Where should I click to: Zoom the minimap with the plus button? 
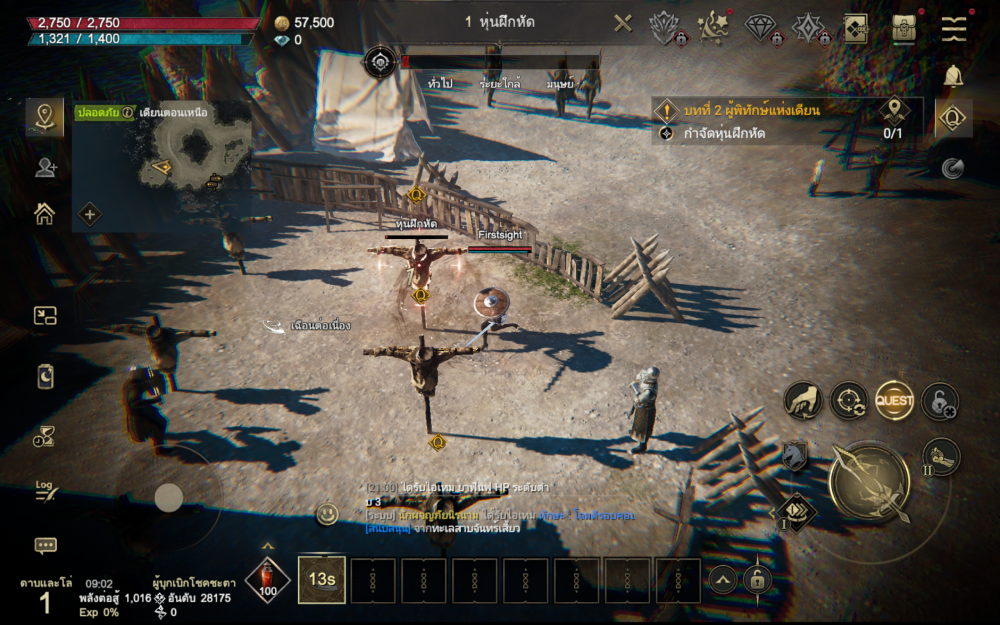pos(90,214)
